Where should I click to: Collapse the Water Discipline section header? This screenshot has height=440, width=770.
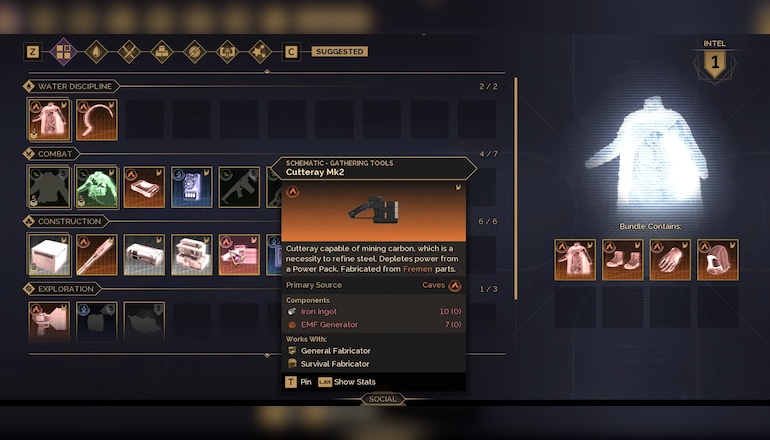click(x=68, y=86)
